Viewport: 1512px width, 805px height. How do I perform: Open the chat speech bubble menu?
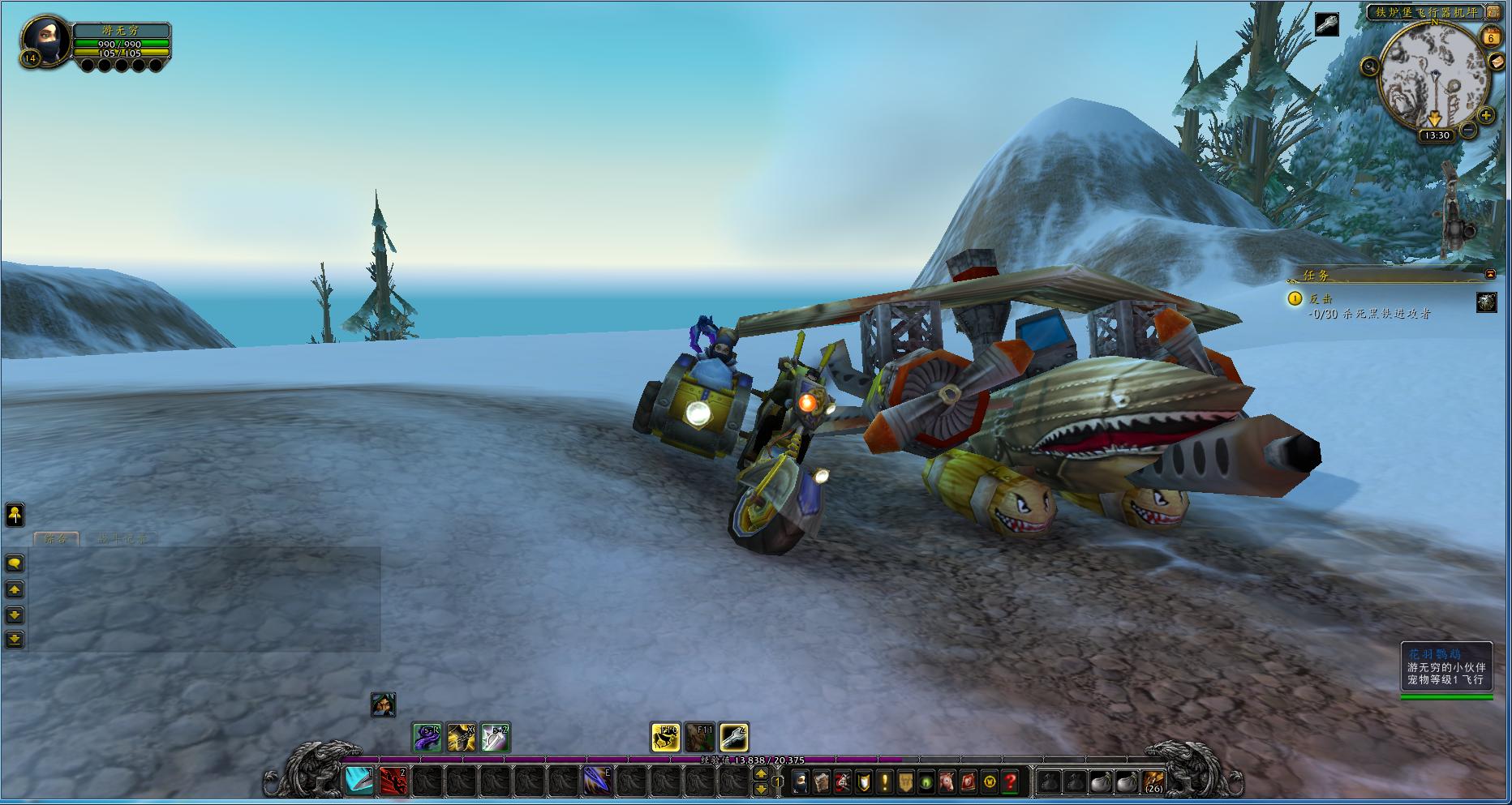coord(15,563)
